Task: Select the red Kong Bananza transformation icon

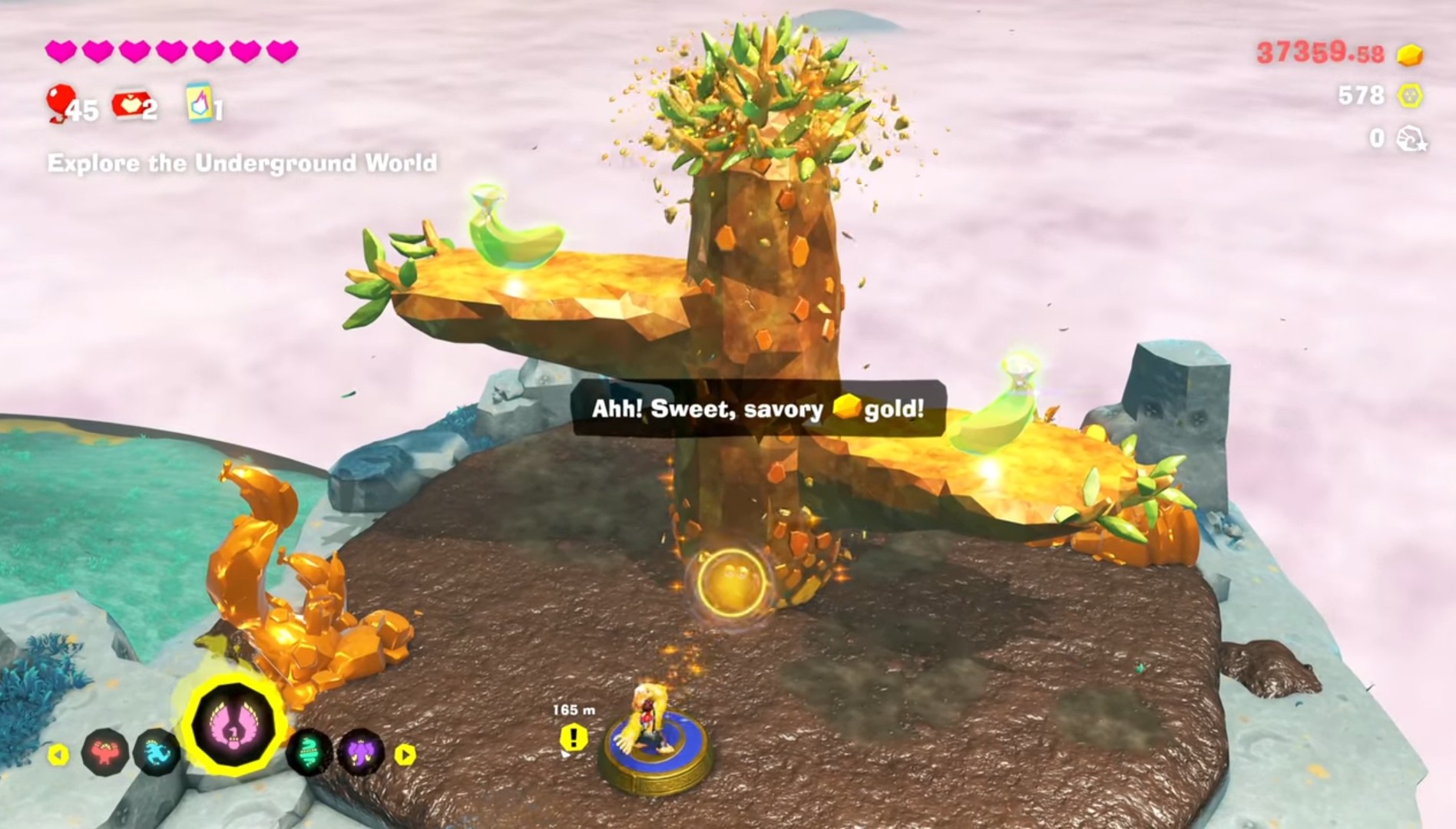Action: click(x=106, y=752)
